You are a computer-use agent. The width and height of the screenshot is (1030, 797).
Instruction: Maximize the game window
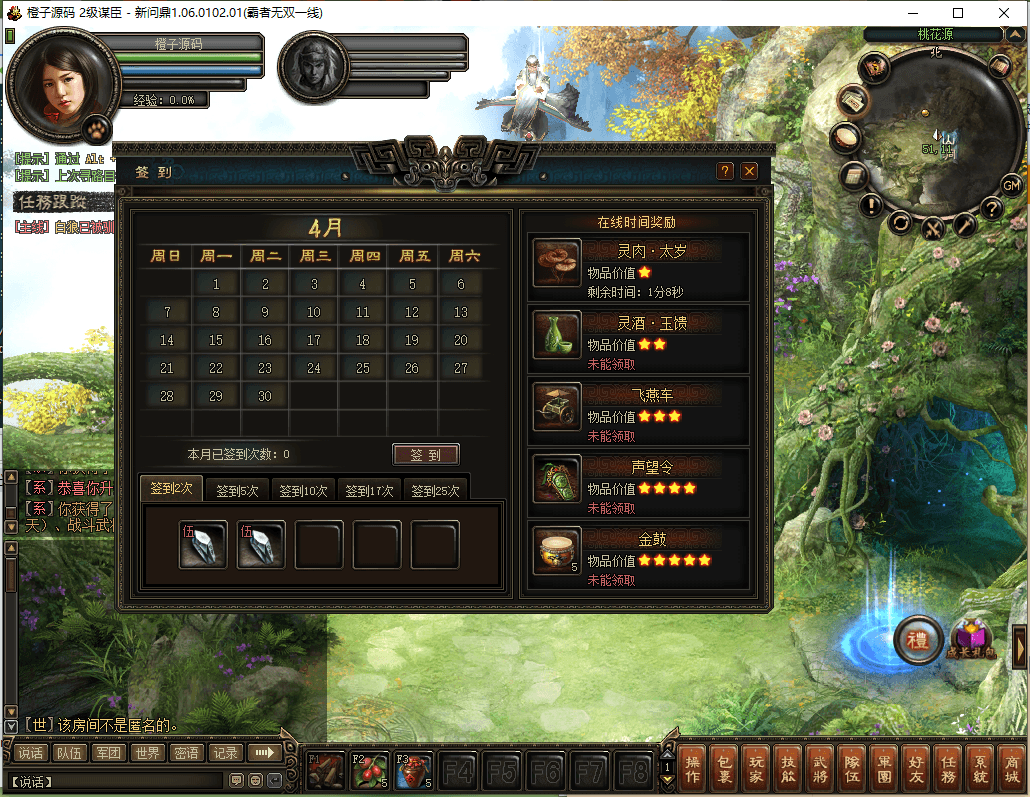958,13
